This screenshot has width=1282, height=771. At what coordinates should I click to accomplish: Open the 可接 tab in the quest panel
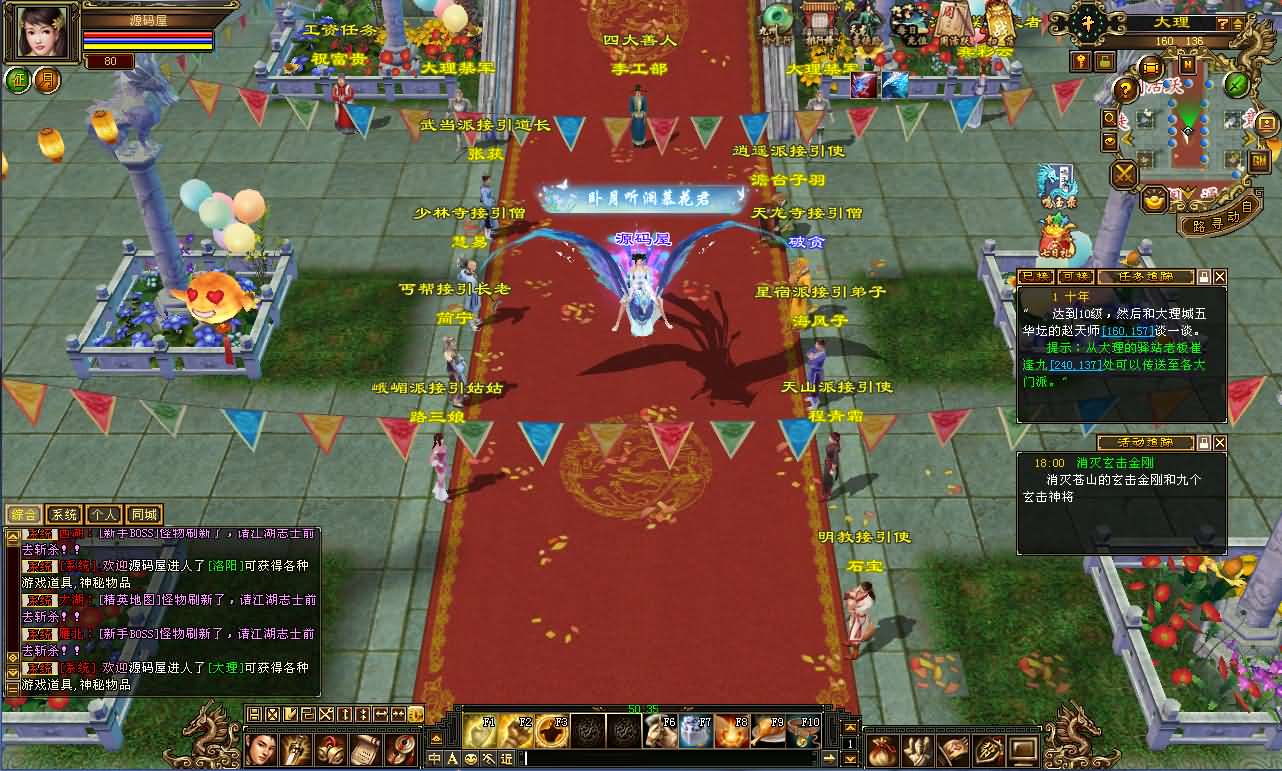coord(1075,277)
